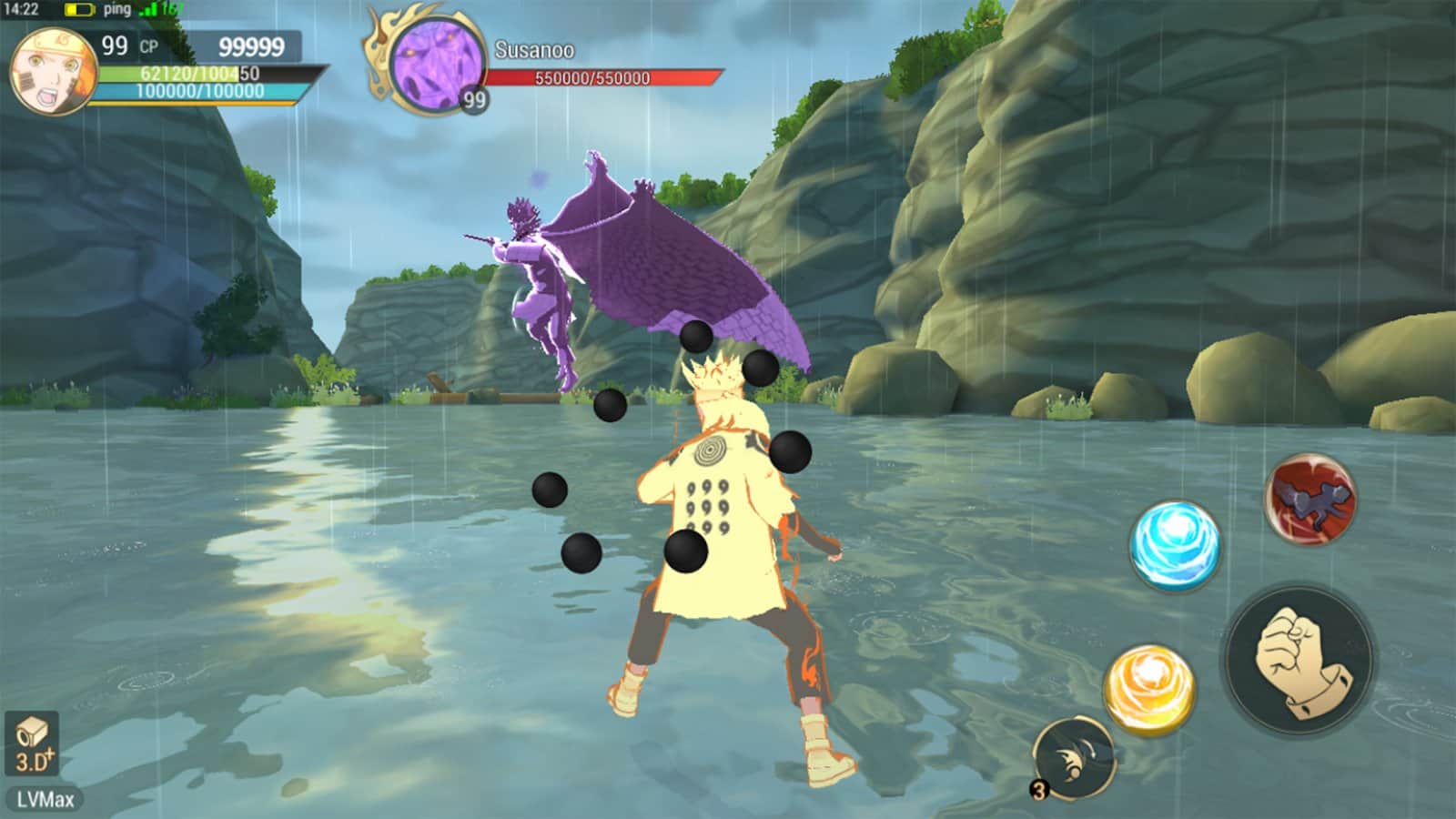1456x819 pixels.
Task: Activate the dash skill with counter 3
Action: [x=1075, y=757]
